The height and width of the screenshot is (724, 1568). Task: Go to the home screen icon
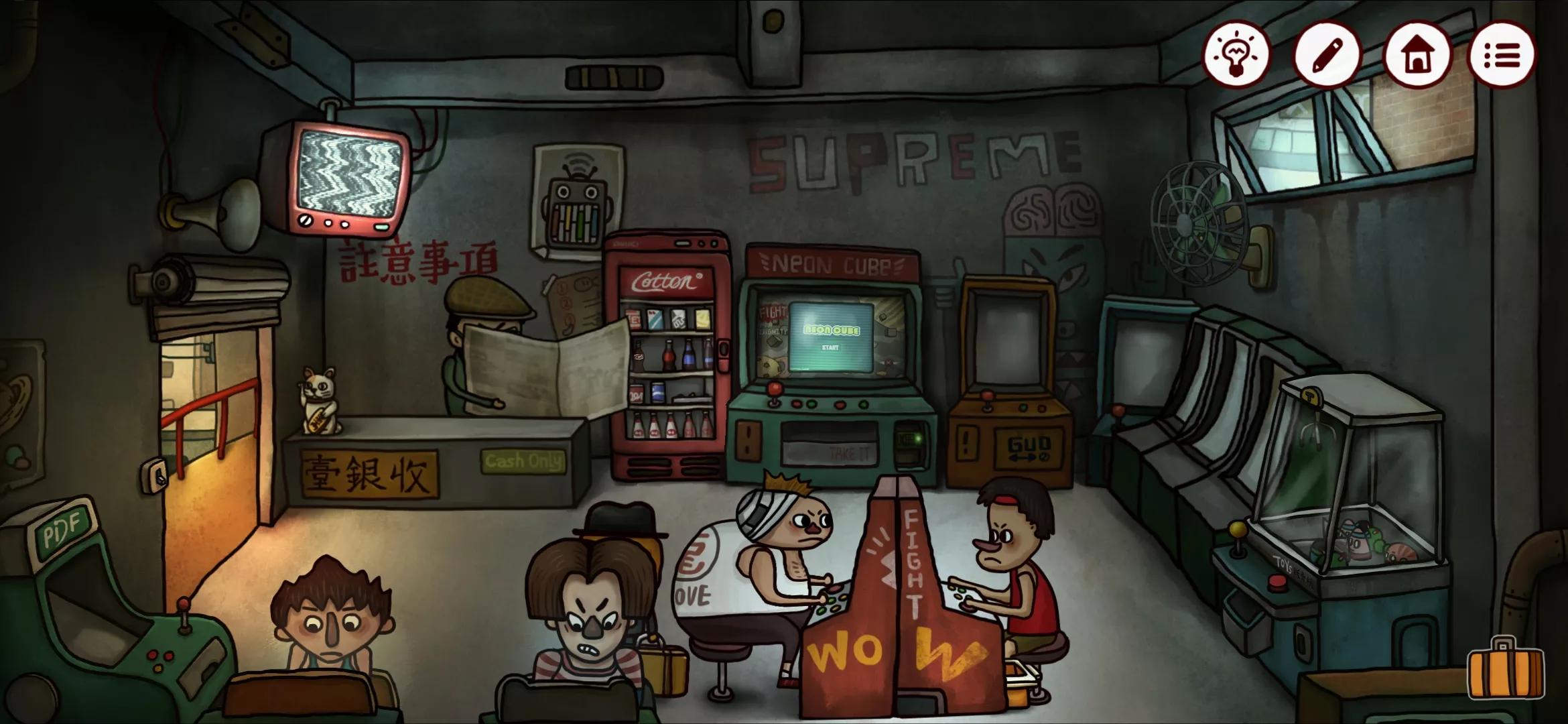click(1416, 55)
